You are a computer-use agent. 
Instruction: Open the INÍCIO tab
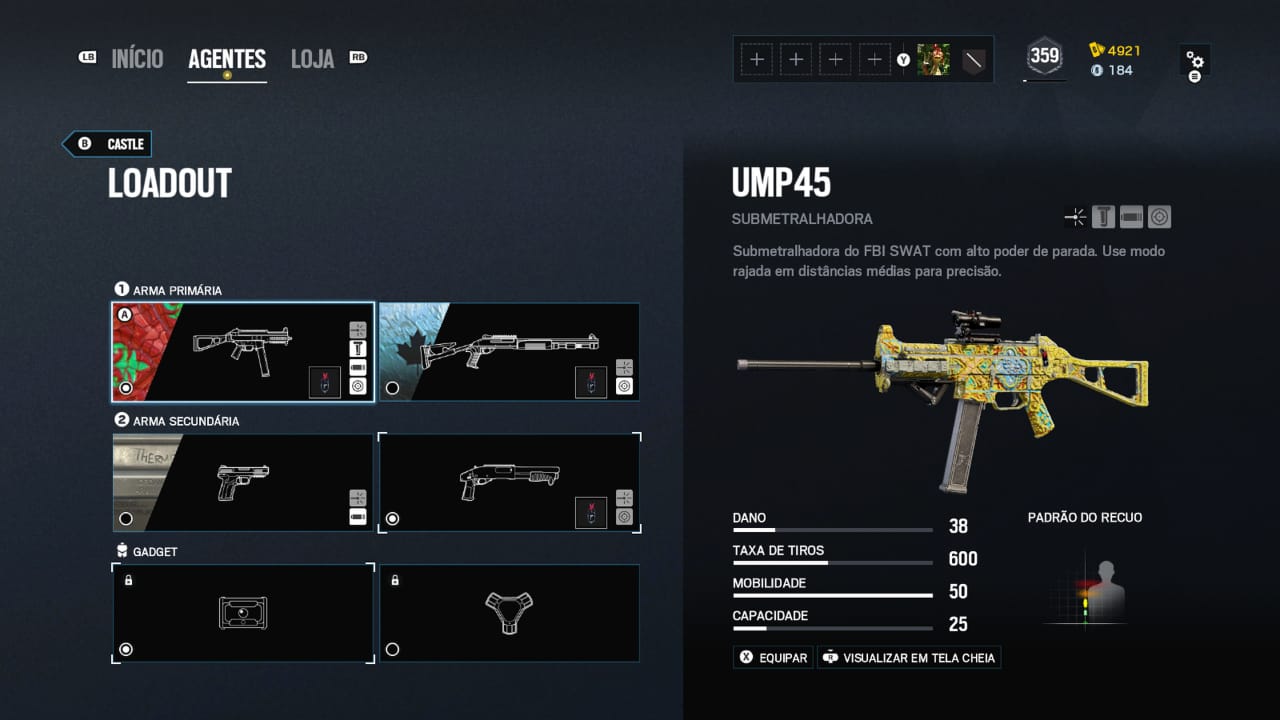click(x=137, y=58)
